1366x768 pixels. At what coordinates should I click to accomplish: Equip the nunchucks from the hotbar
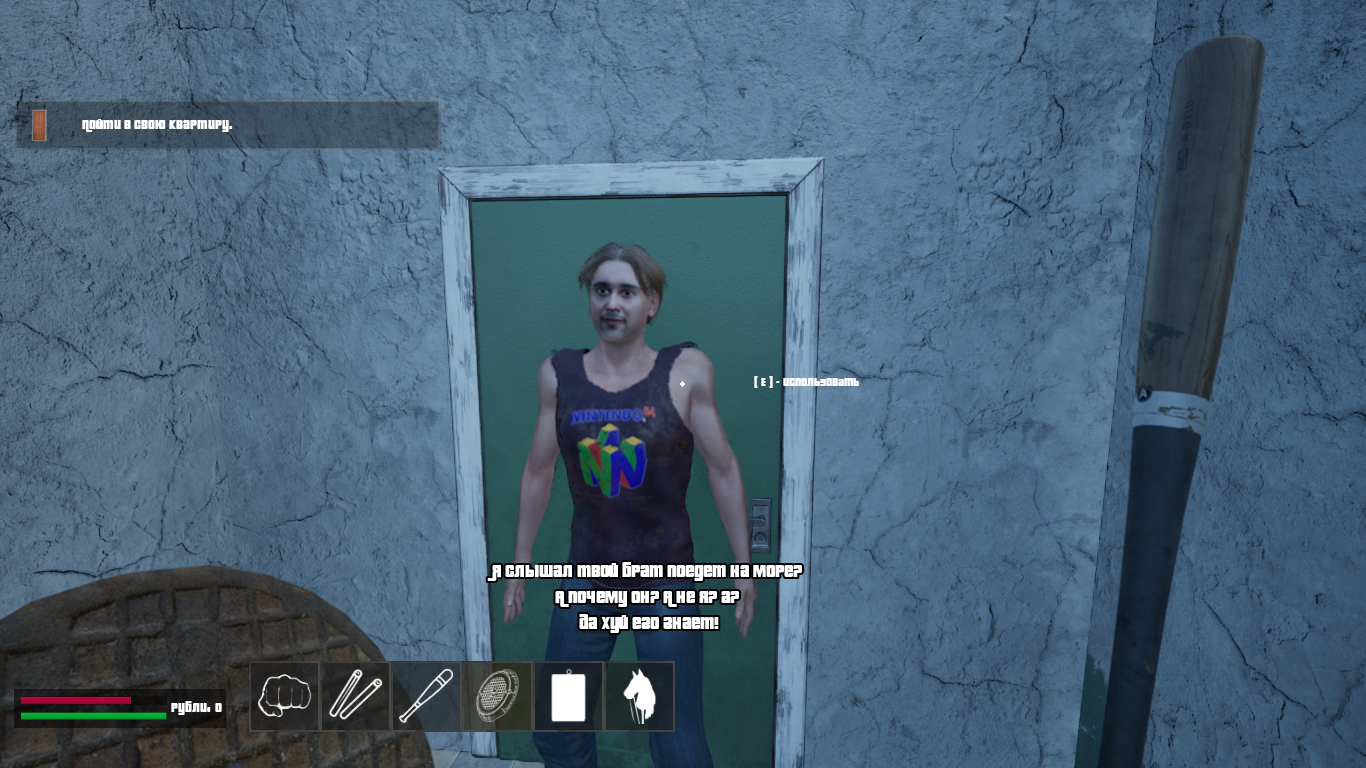tap(356, 696)
